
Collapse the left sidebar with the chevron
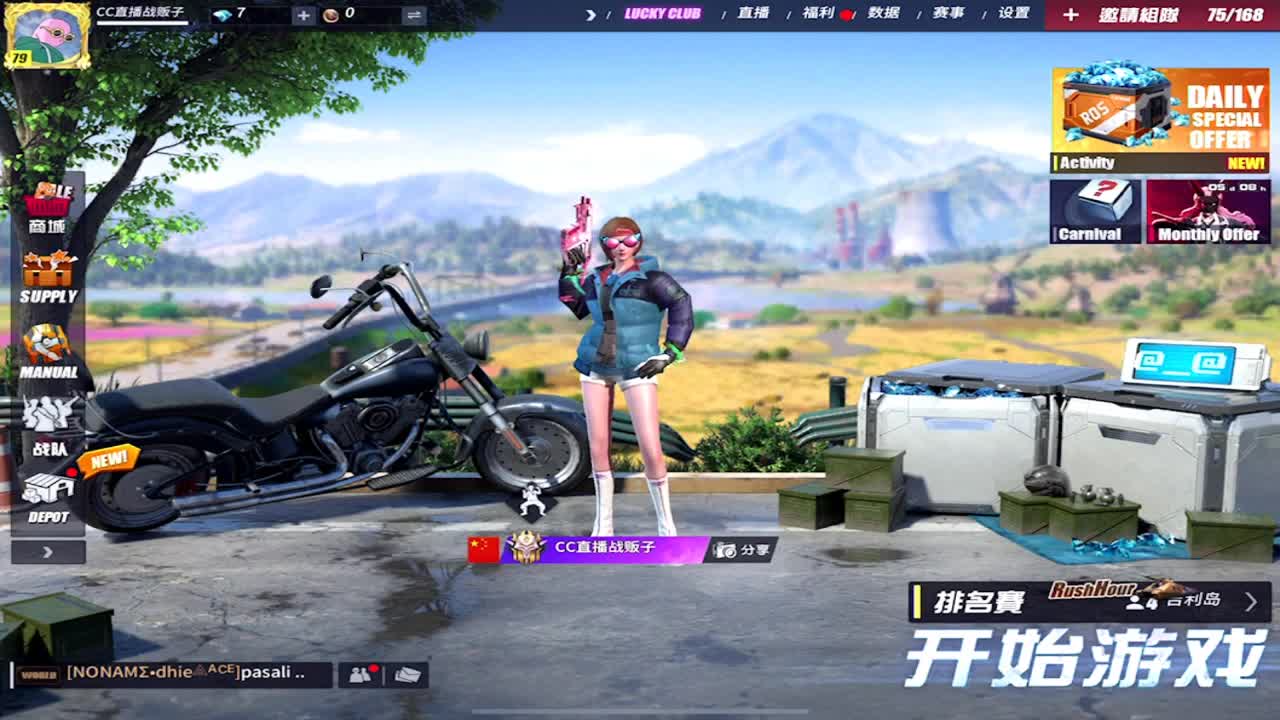(49, 550)
